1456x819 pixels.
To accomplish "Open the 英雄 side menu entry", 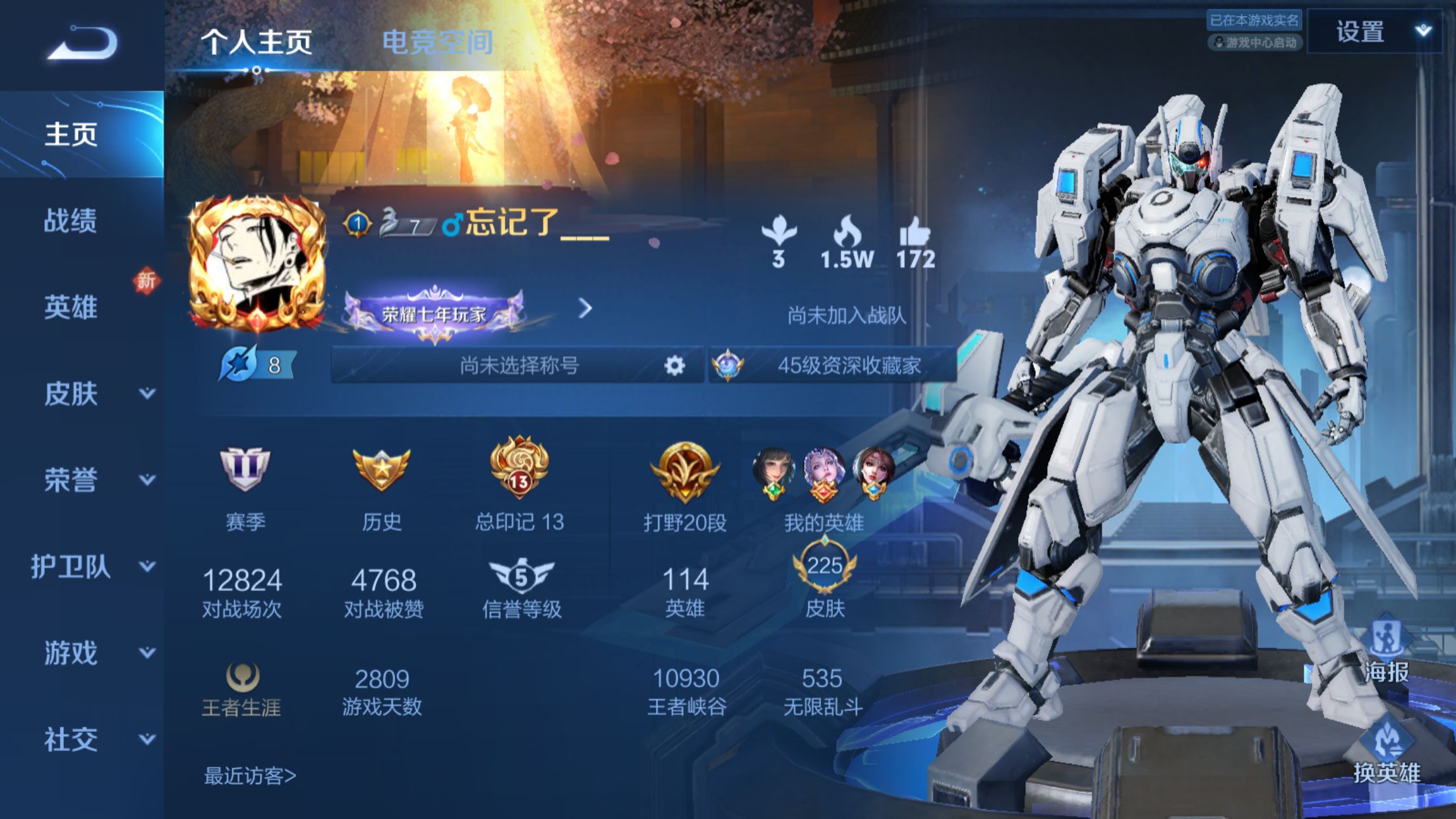I will coord(71,307).
